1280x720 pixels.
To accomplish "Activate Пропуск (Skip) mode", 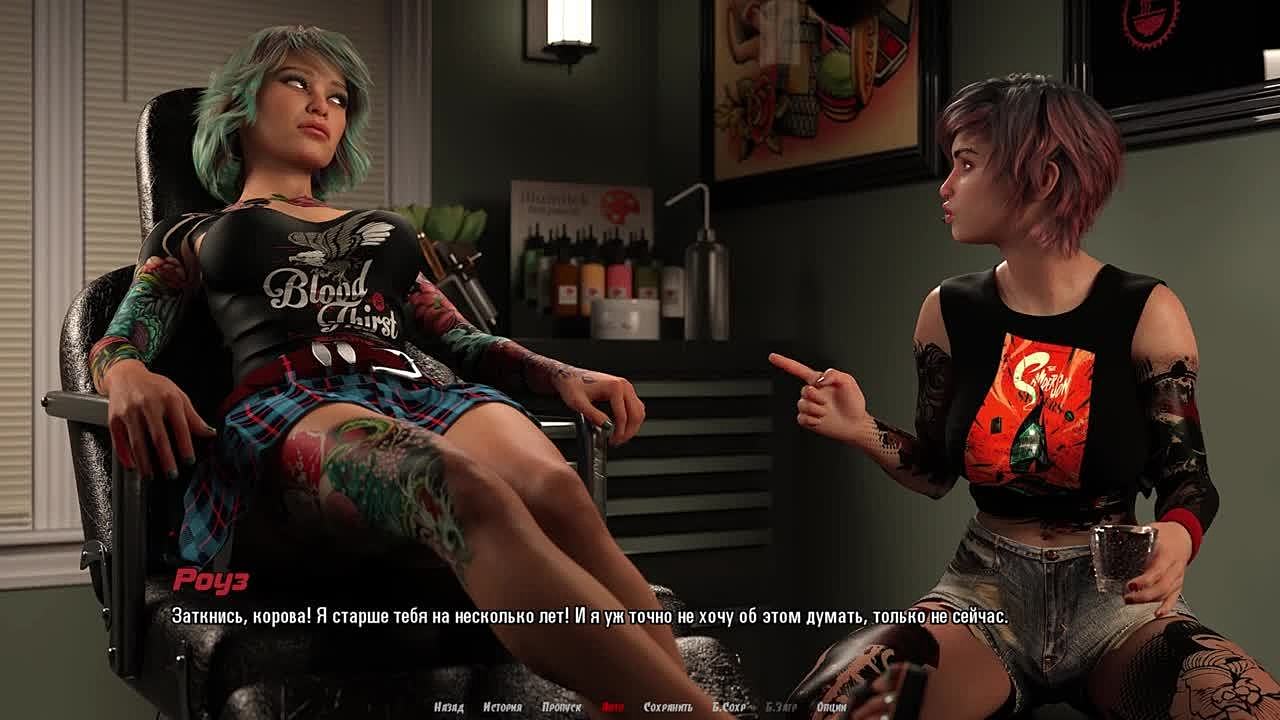I will (561, 707).
